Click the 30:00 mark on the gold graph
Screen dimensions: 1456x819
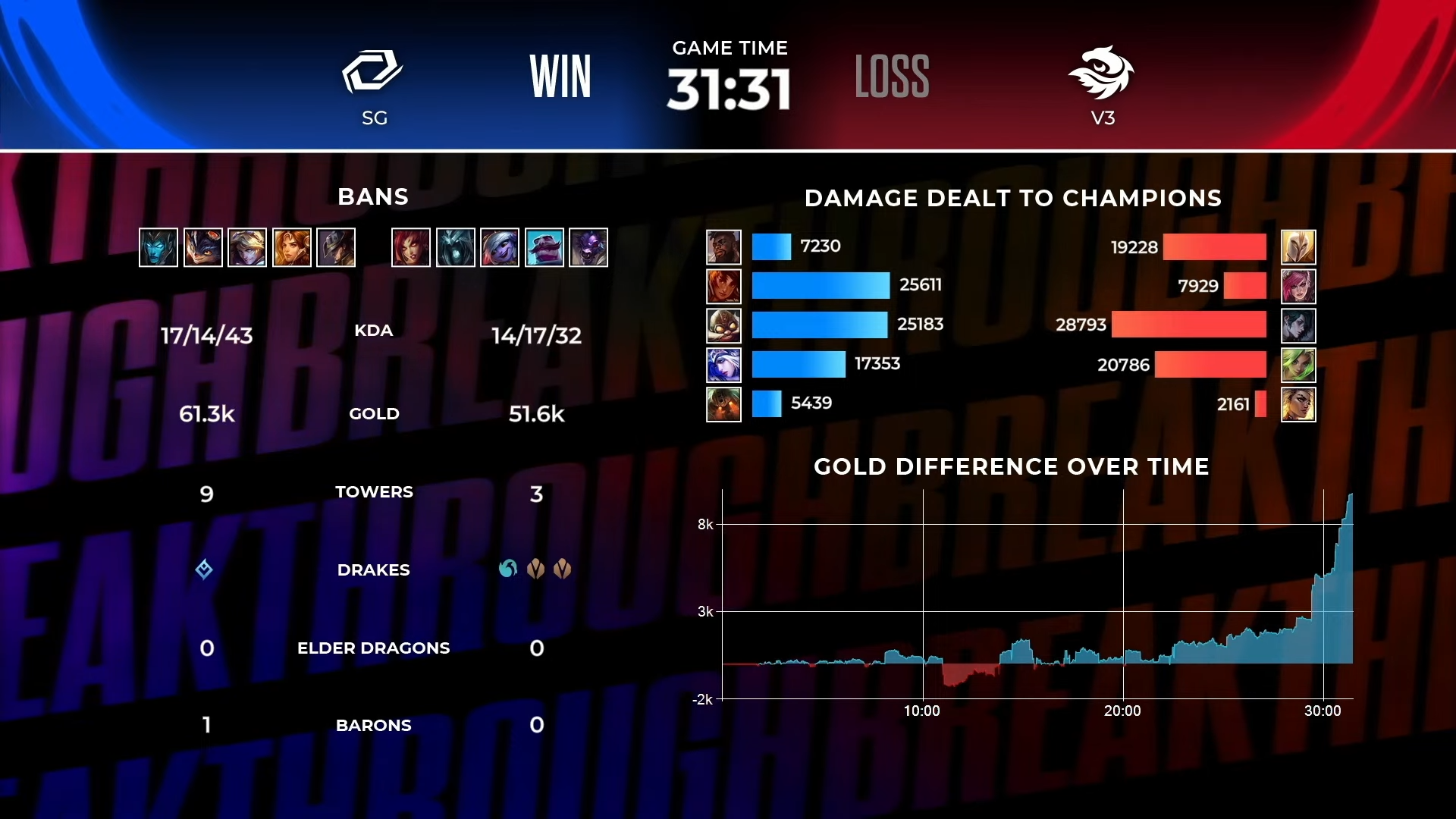(x=1323, y=711)
